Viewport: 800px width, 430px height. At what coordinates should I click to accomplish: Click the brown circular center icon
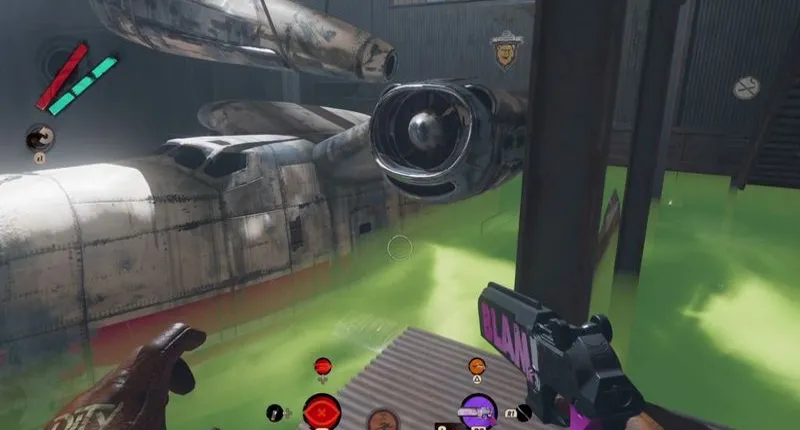[379, 420]
